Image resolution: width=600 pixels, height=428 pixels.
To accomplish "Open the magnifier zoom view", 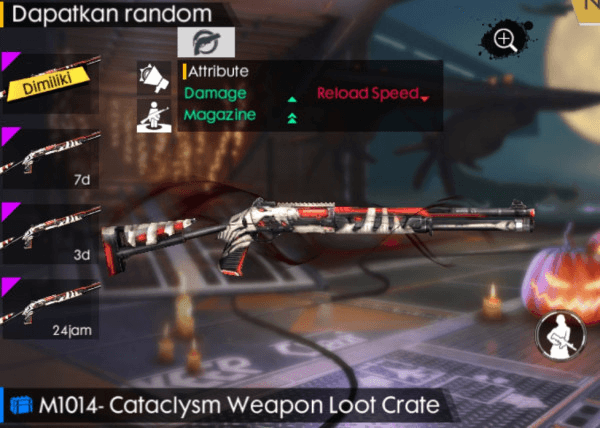I will [505, 40].
